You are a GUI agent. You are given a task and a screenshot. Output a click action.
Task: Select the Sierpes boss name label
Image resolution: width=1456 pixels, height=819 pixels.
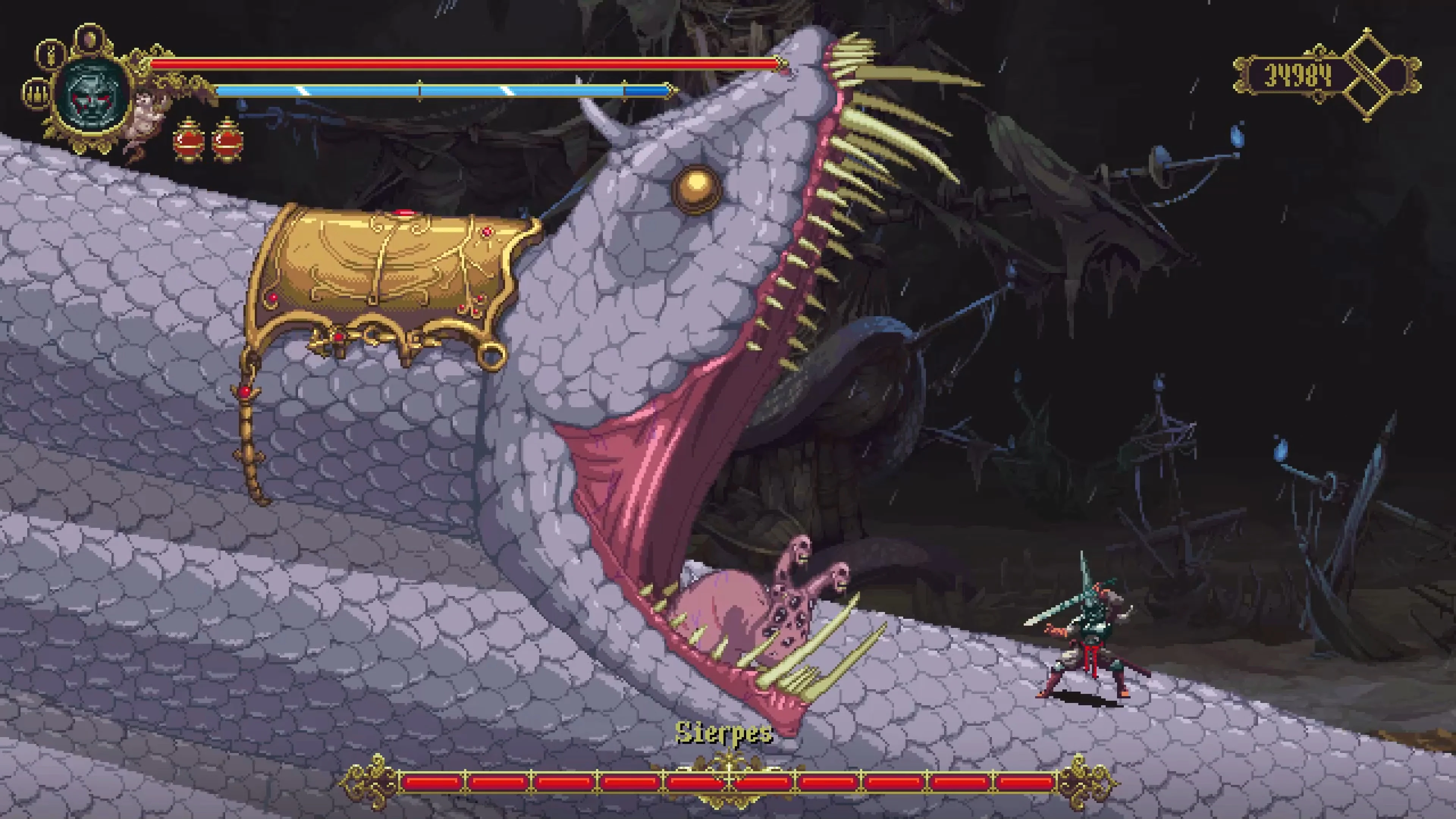point(725,733)
